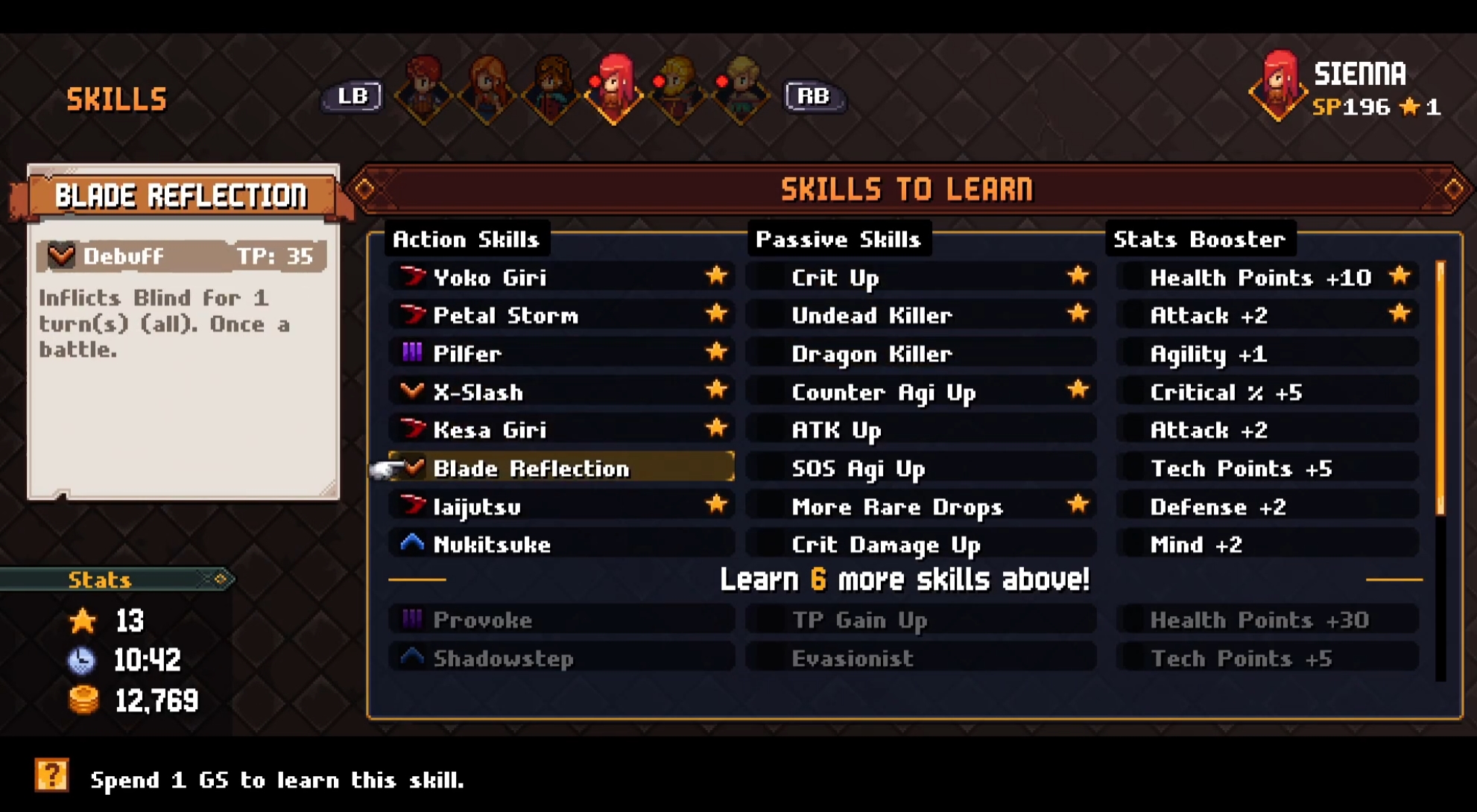The image size is (1477, 812).
Task: Learn the Blade Reflection skill
Action: pos(559,468)
